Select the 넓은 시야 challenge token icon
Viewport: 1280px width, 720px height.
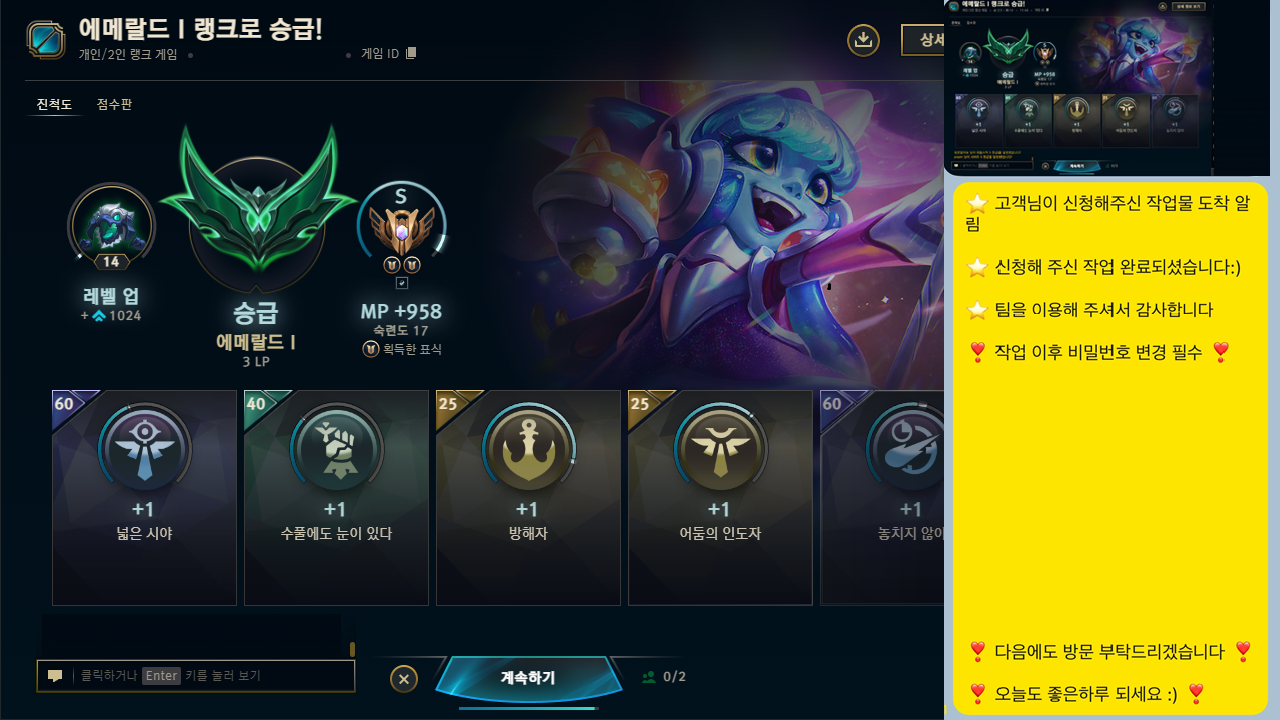point(144,448)
